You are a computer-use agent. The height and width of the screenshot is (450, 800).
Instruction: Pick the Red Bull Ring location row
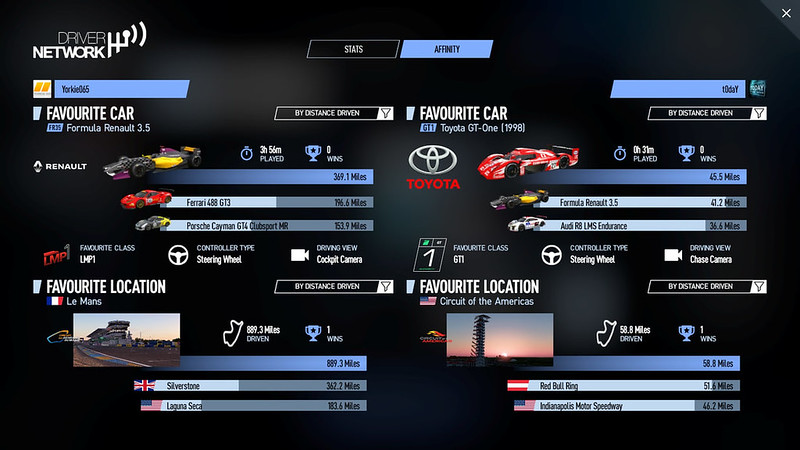pos(625,385)
